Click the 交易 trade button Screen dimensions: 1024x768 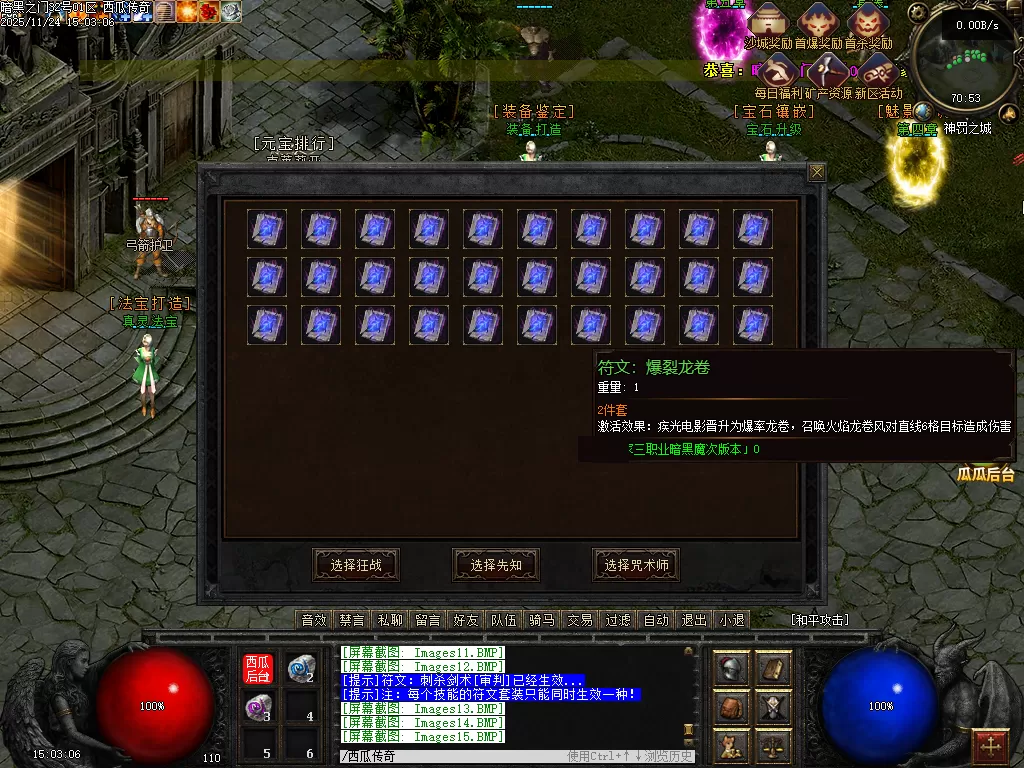click(580, 620)
